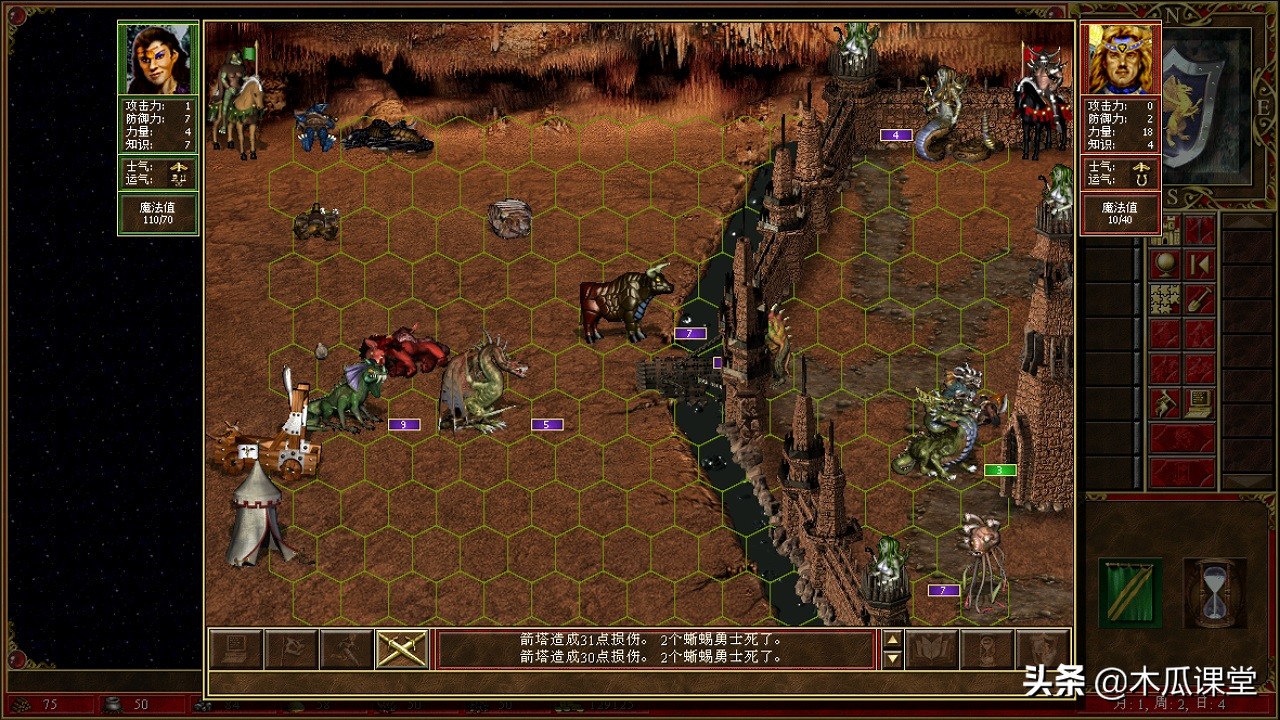
Task: Click the green banner next-hero button
Action: [1130, 592]
